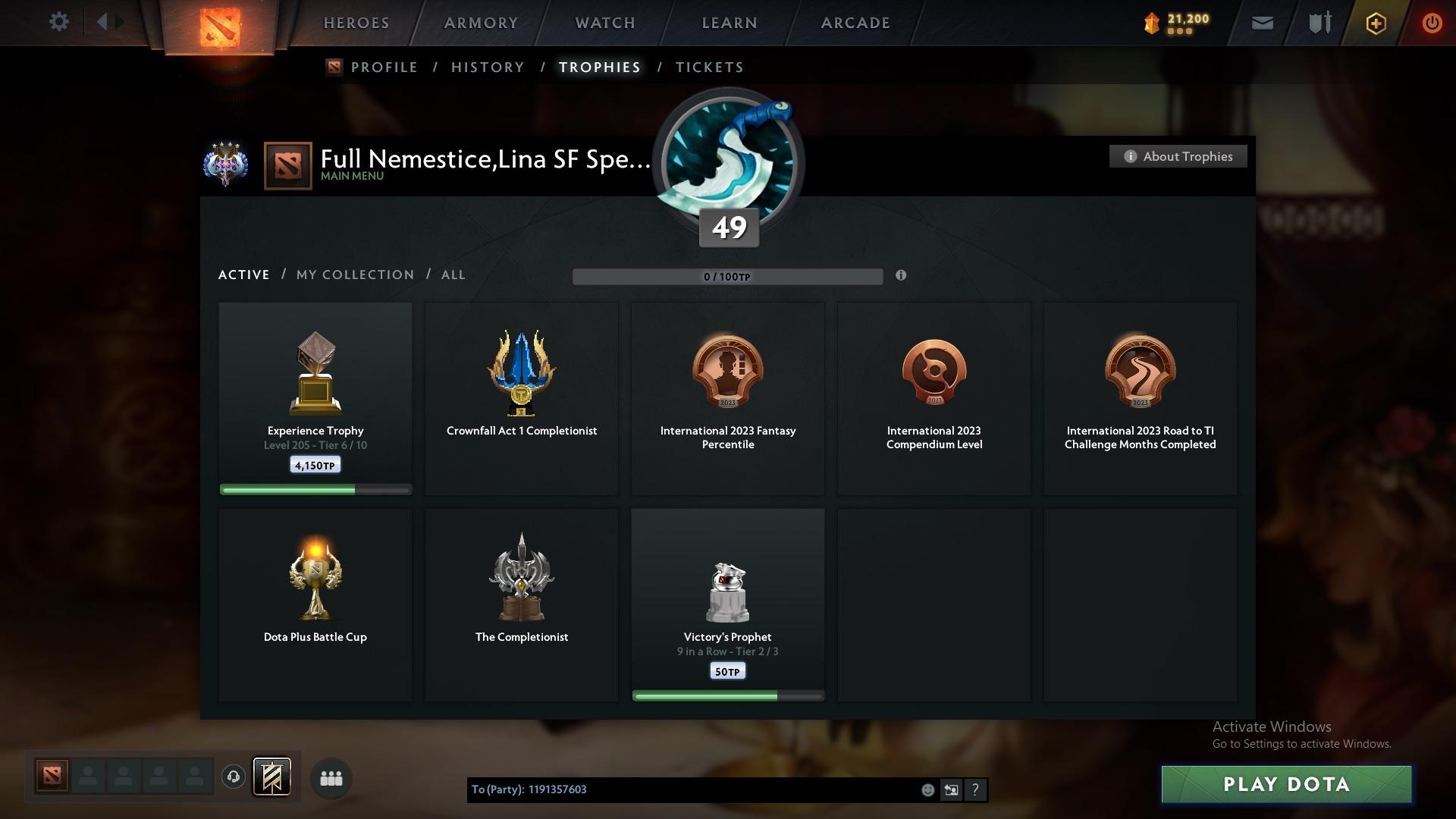Toggle the voice chat headset icon
The width and height of the screenshot is (1456, 819).
(233, 778)
